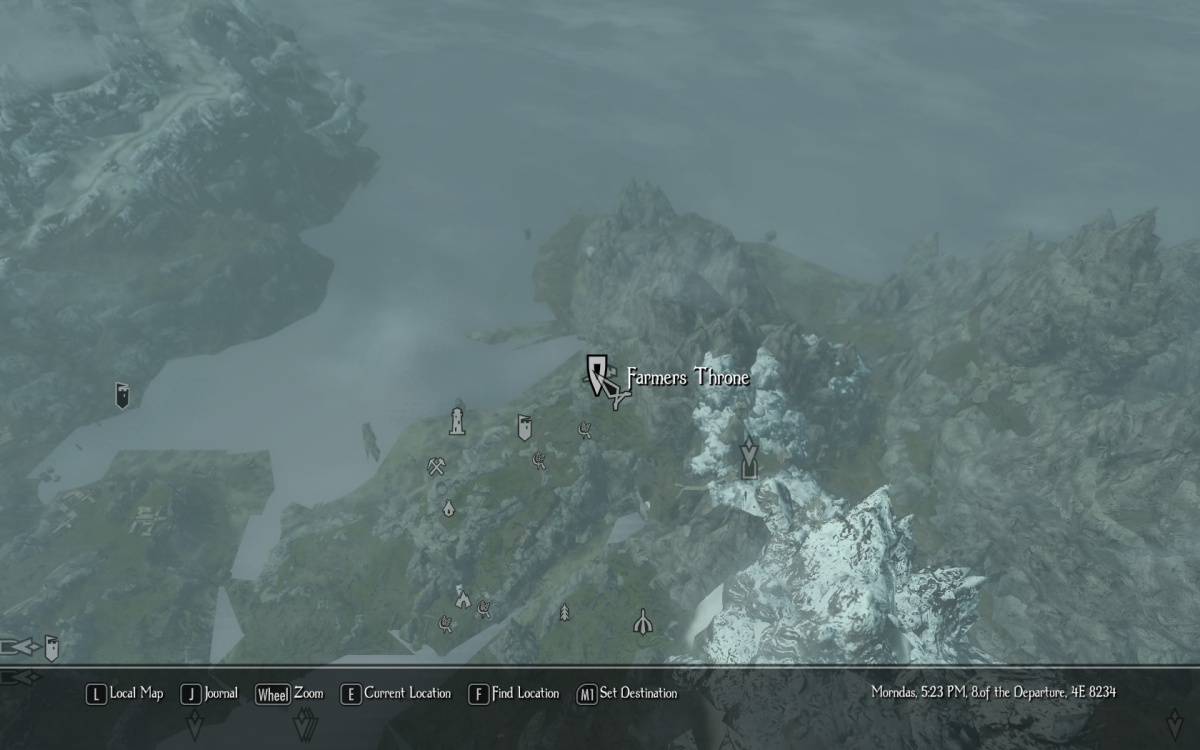
Task: Select the crossed pickaxes mine marker
Action: pyautogui.click(x=436, y=466)
